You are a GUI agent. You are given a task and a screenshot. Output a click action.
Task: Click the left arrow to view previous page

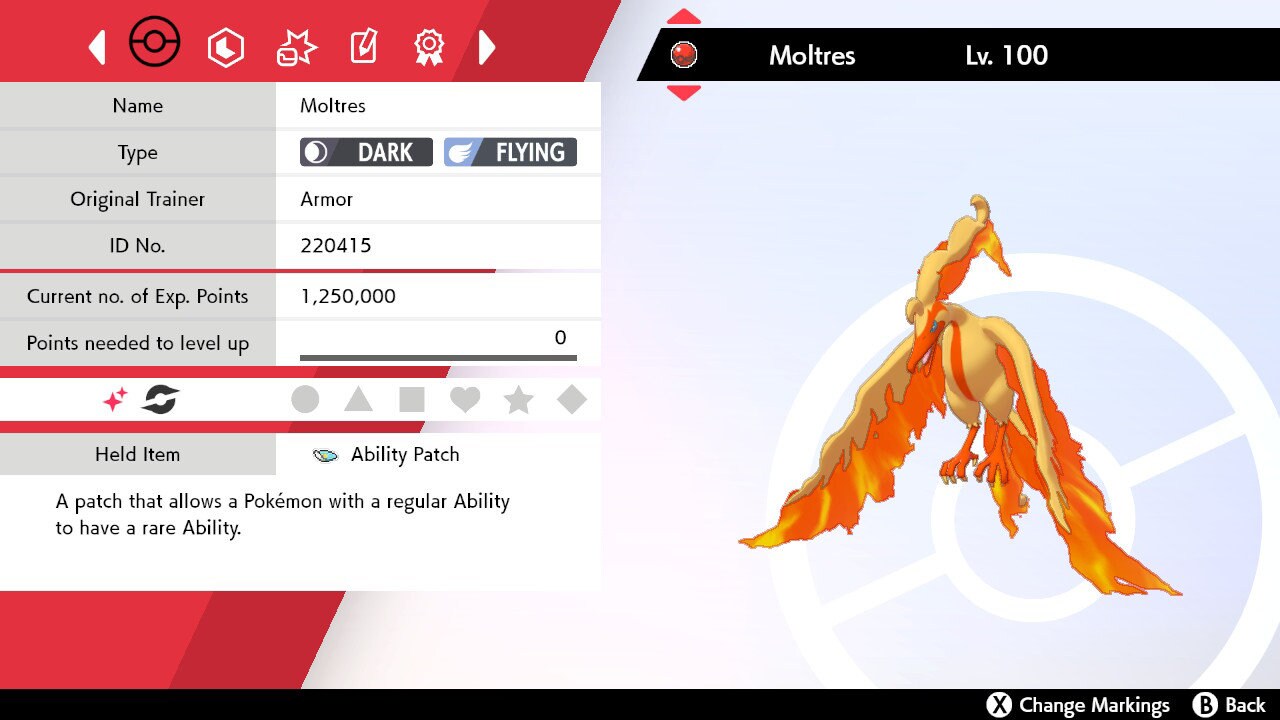pos(96,46)
